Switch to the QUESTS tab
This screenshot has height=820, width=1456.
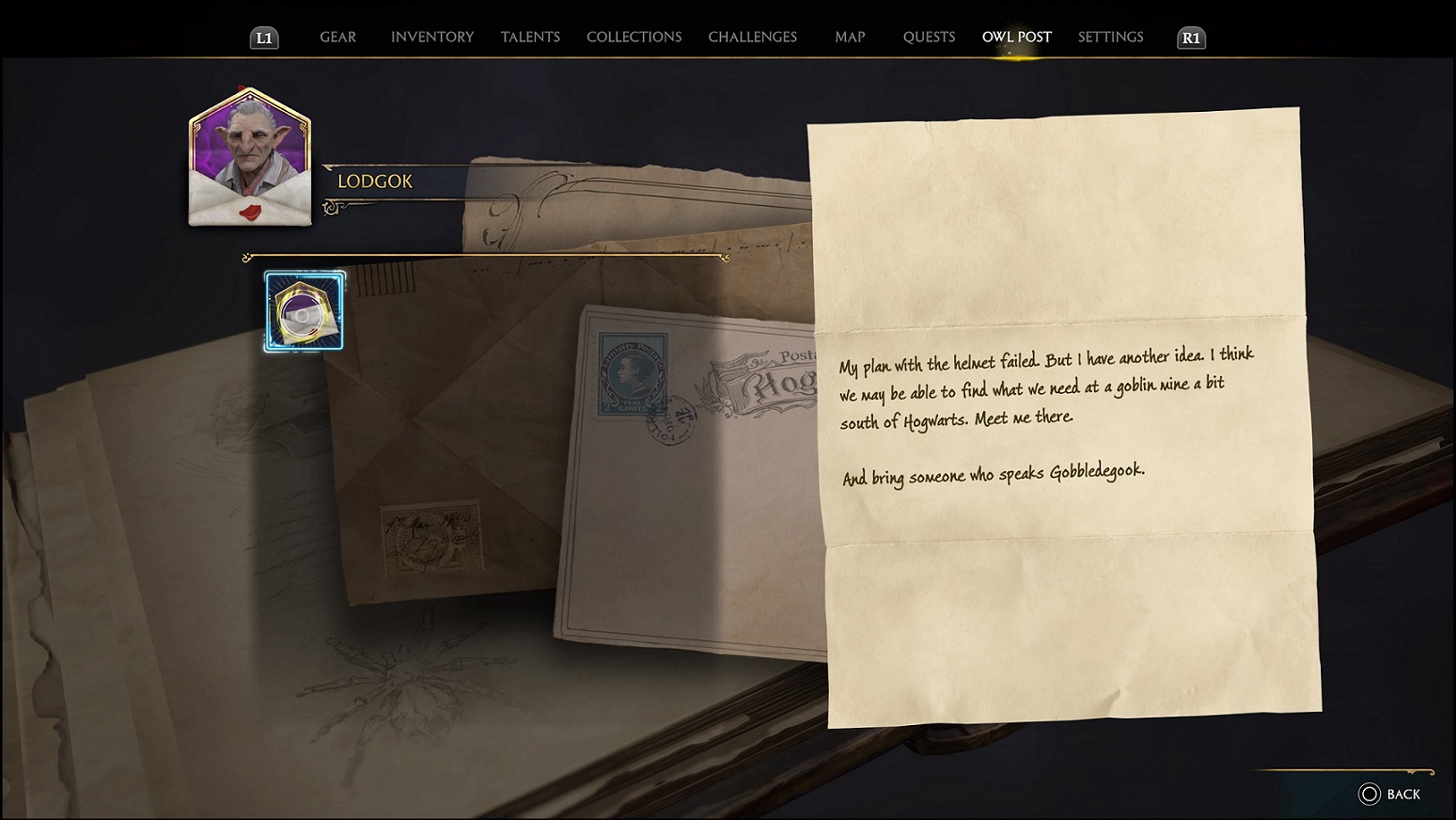click(929, 37)
